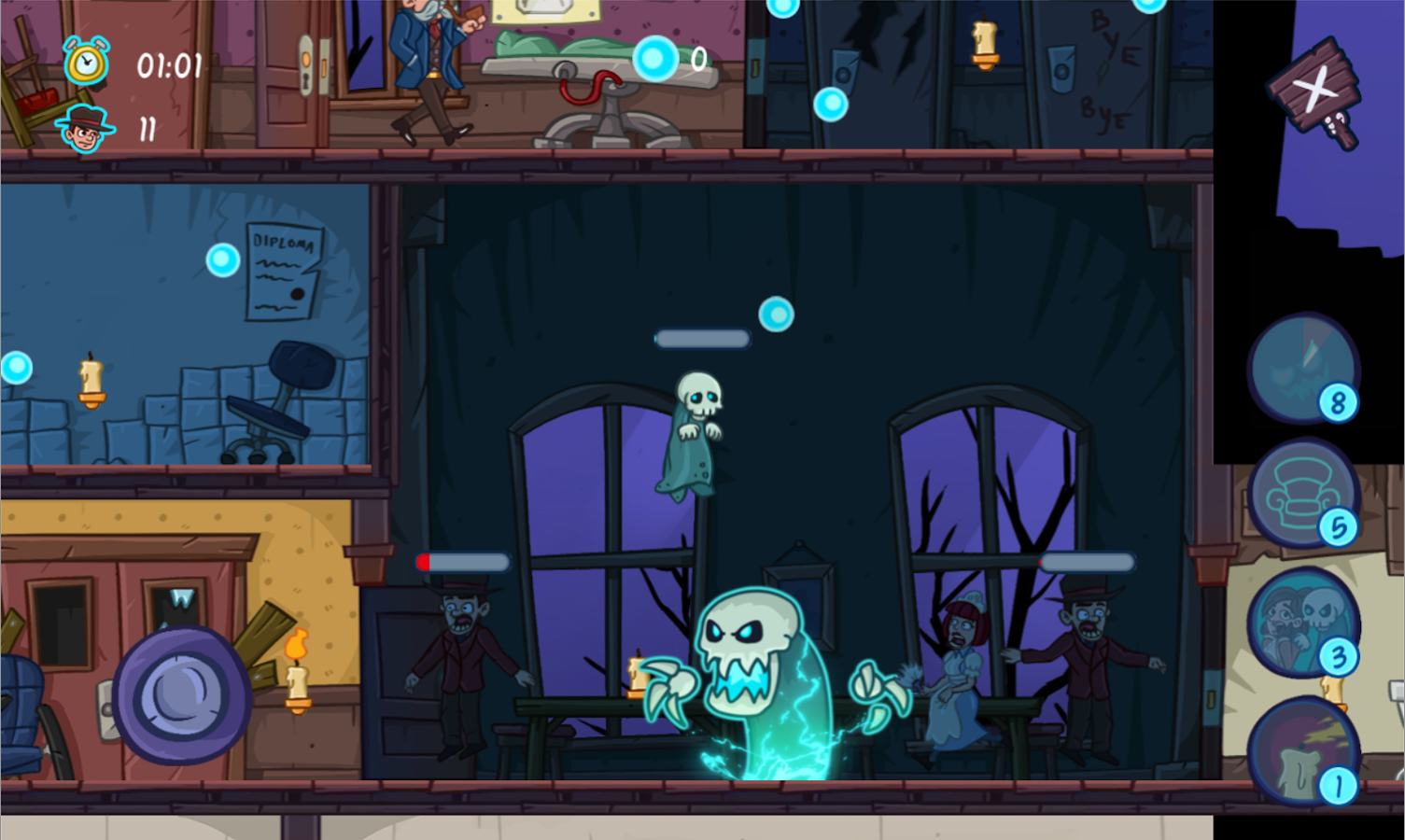1405x840 pixels.
Task: Tap the round purple joystick button
Action: click(x=181, y=695)
